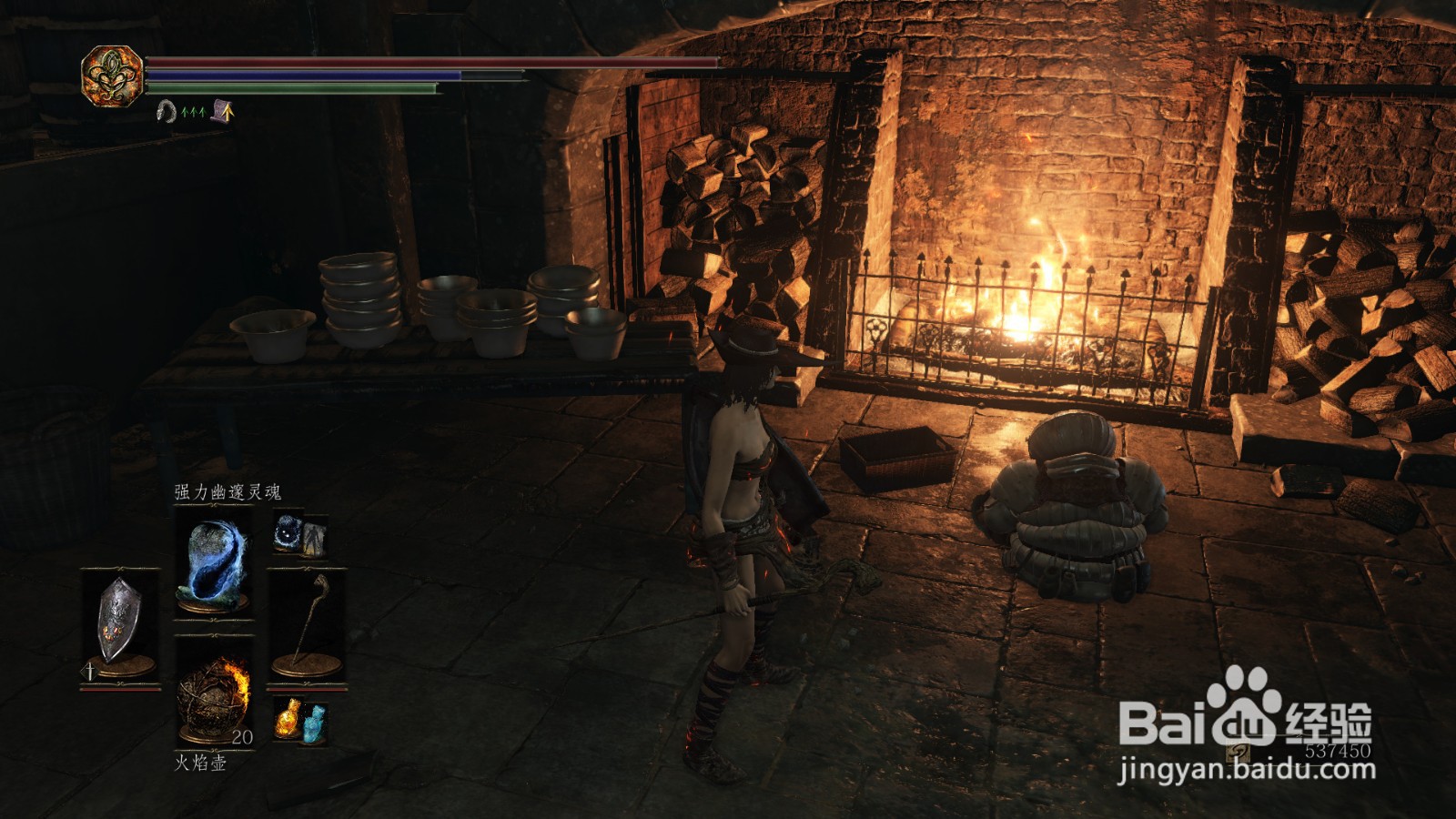Select the sorcery staff right-hand slot

[307, 625]
